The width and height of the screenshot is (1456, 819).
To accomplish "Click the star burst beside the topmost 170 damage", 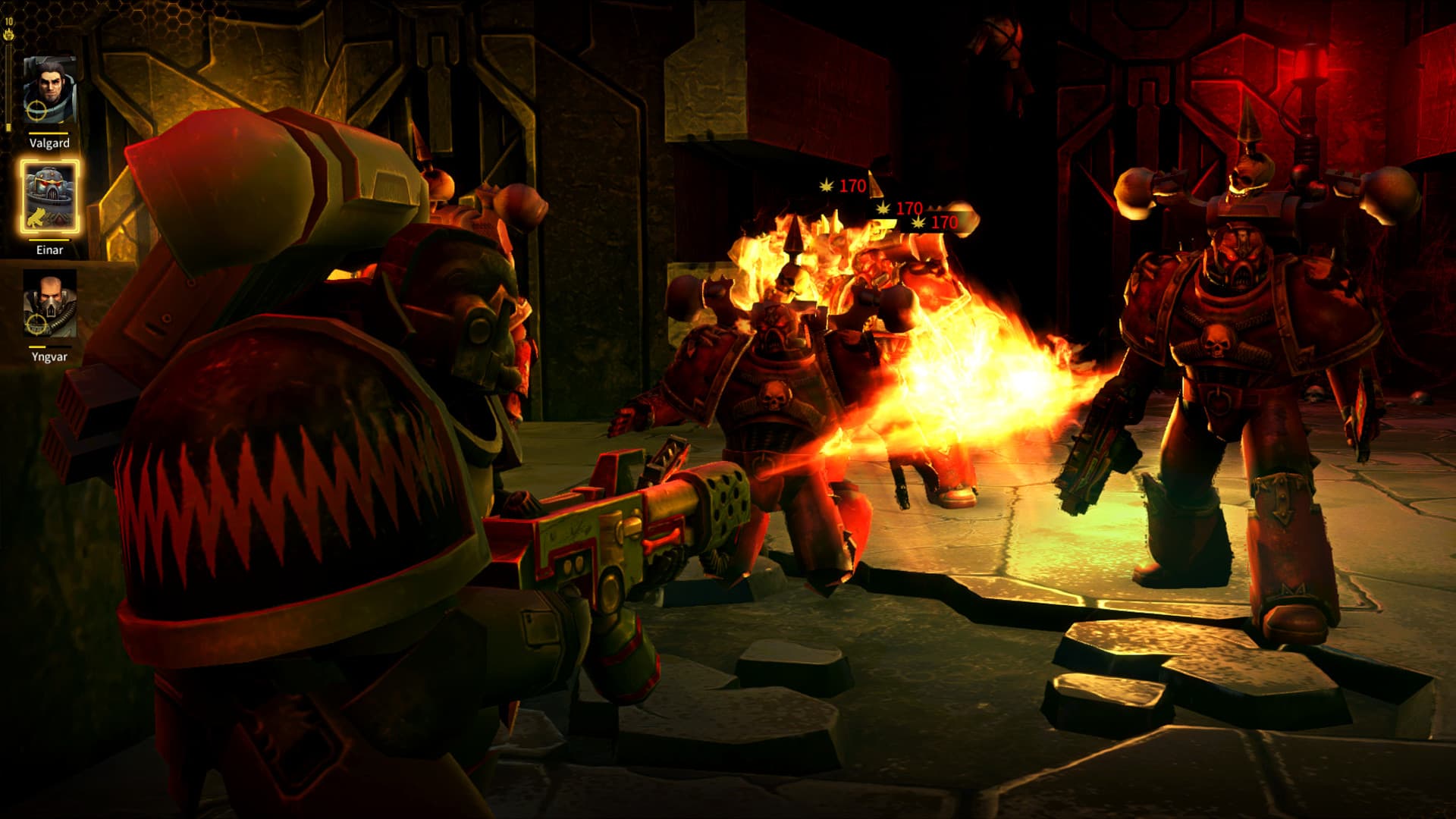I will (x=827, y=187).
